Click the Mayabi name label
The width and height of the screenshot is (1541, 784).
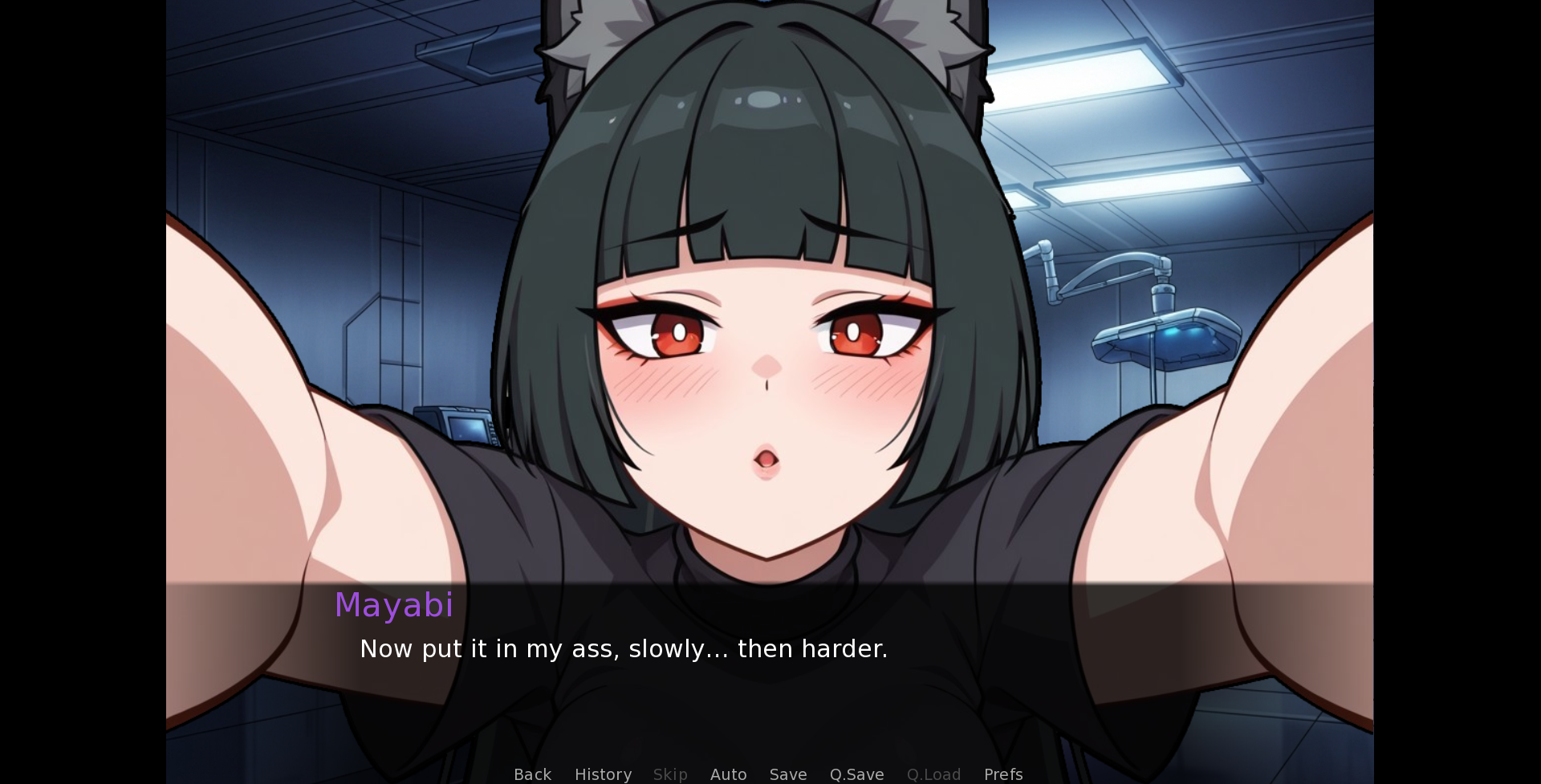(395, 605)
